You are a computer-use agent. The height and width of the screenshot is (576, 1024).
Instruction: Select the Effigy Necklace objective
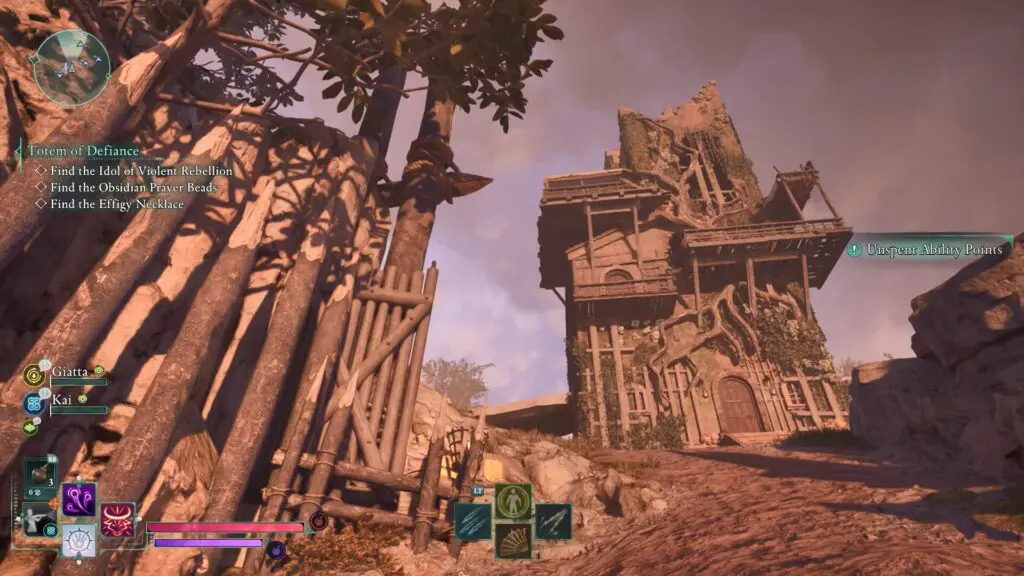[x=117, y=204]
